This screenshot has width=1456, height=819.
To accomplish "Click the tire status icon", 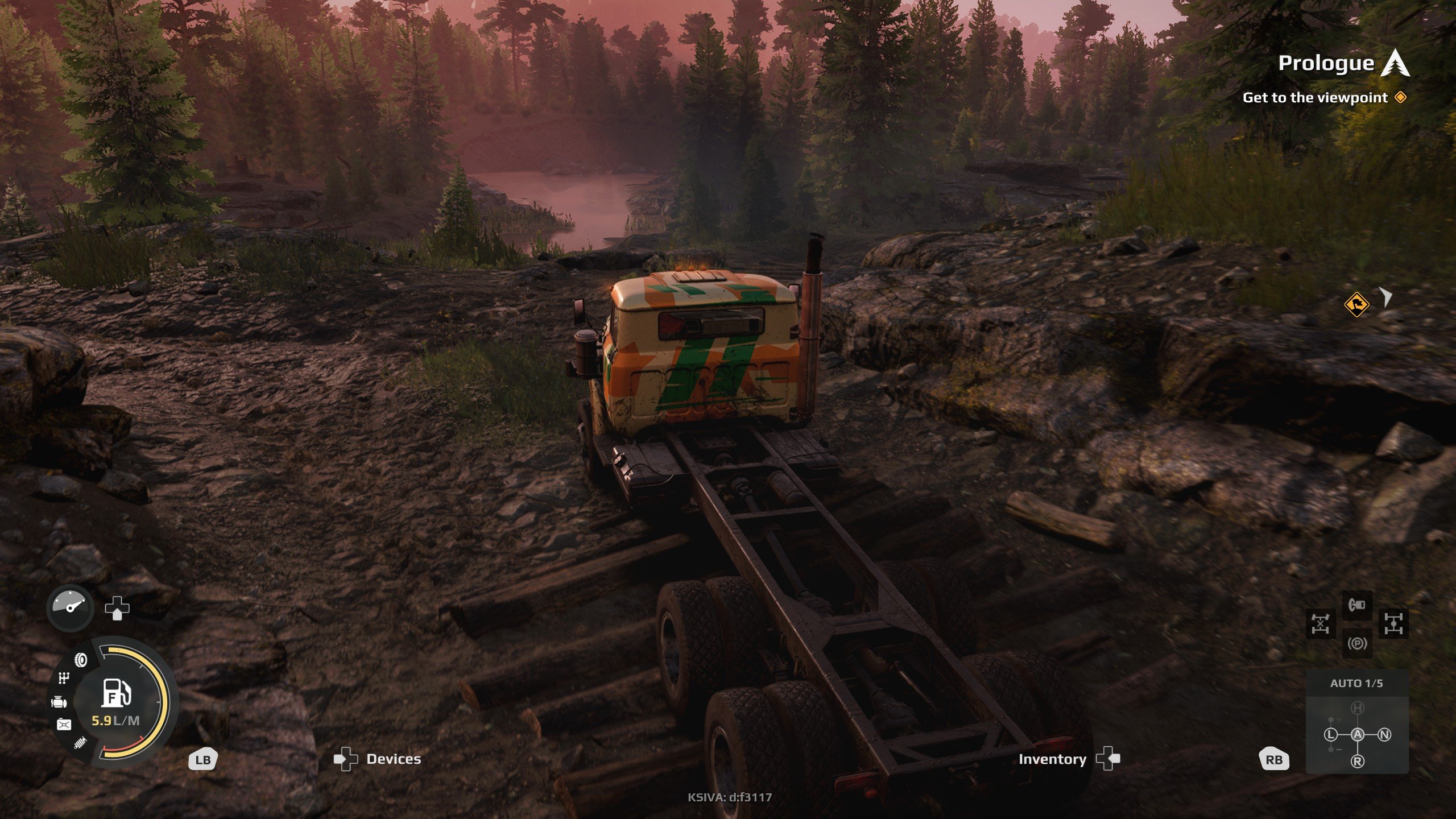I will point(81,660).
